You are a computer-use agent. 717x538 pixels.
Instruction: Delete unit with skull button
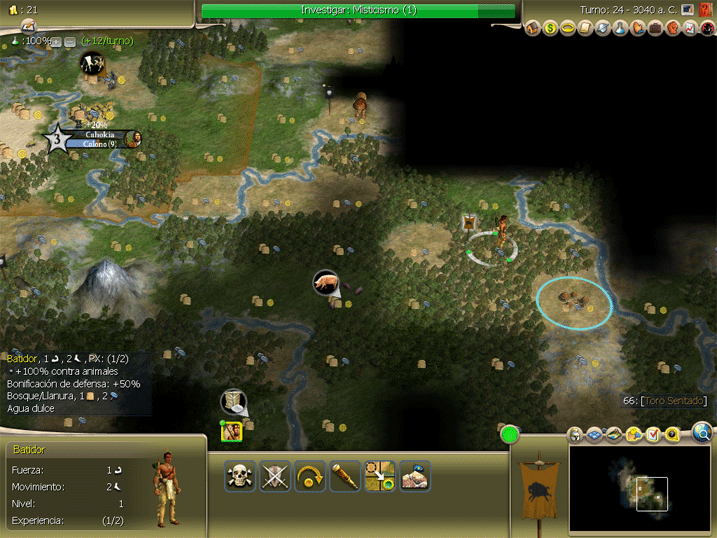pyautogui.click(x=240, y=476)
